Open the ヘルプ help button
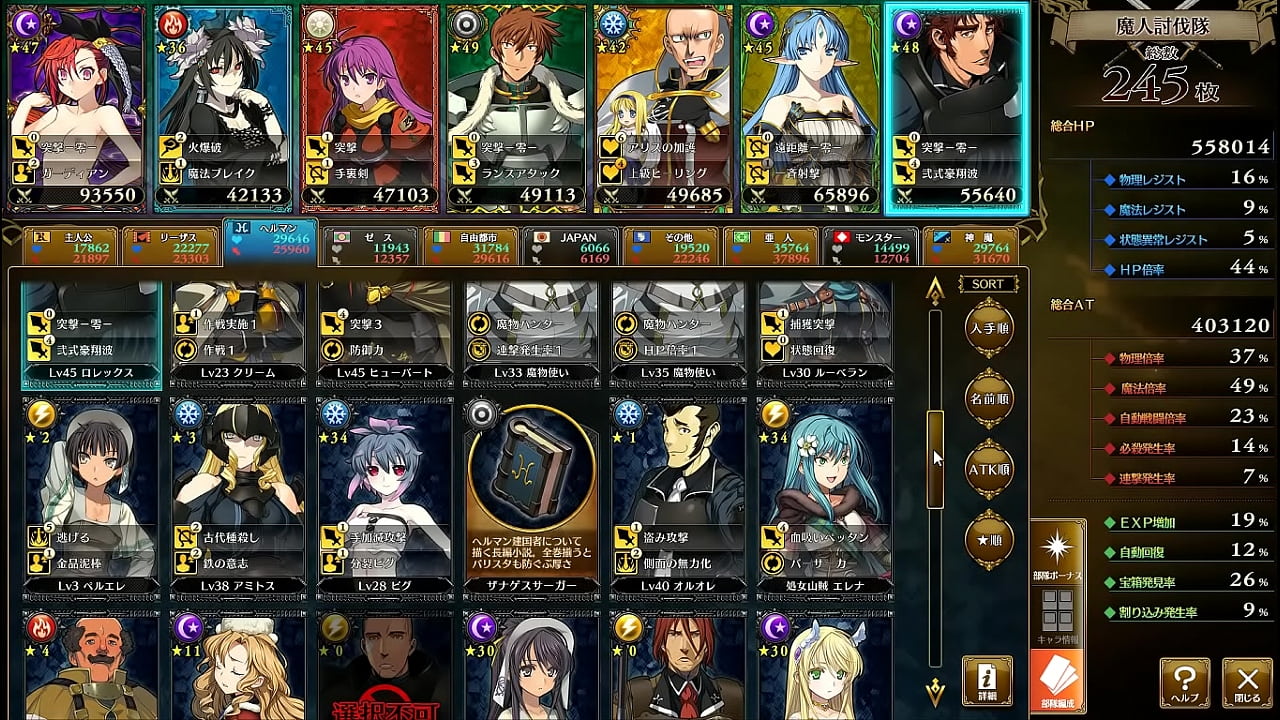The width and height of the screenshot is (1280, 720). click(x=1185, y=683)
